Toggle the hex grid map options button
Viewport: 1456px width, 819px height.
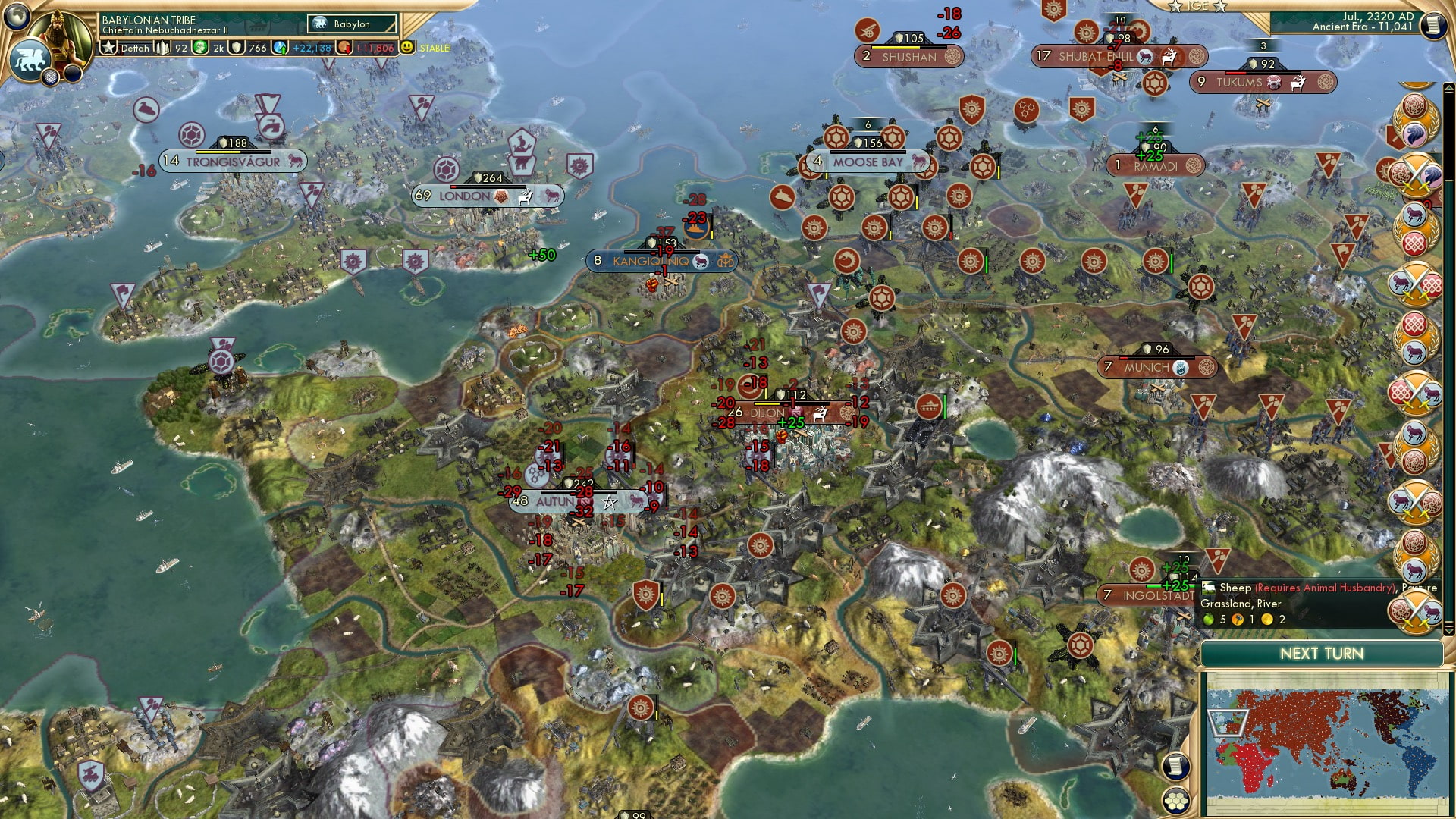click(1175, 801)
